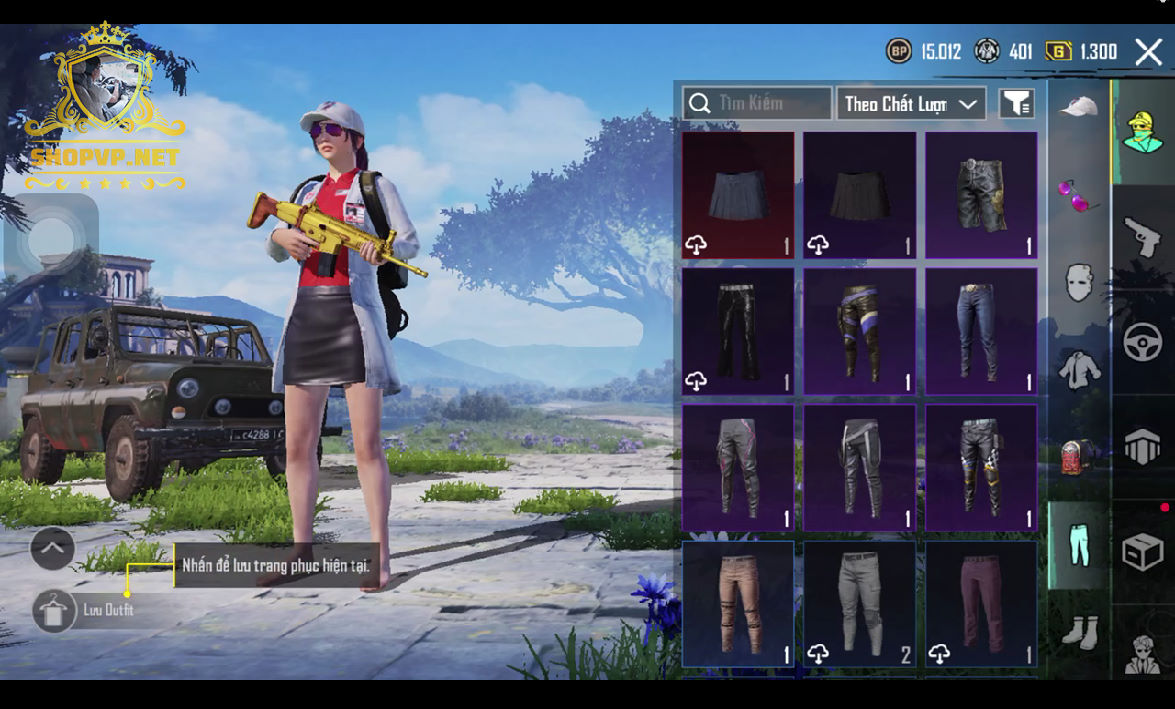
Task: Pick the tan khaki pants
Action: pyautogui.click(x=739, y=604)
